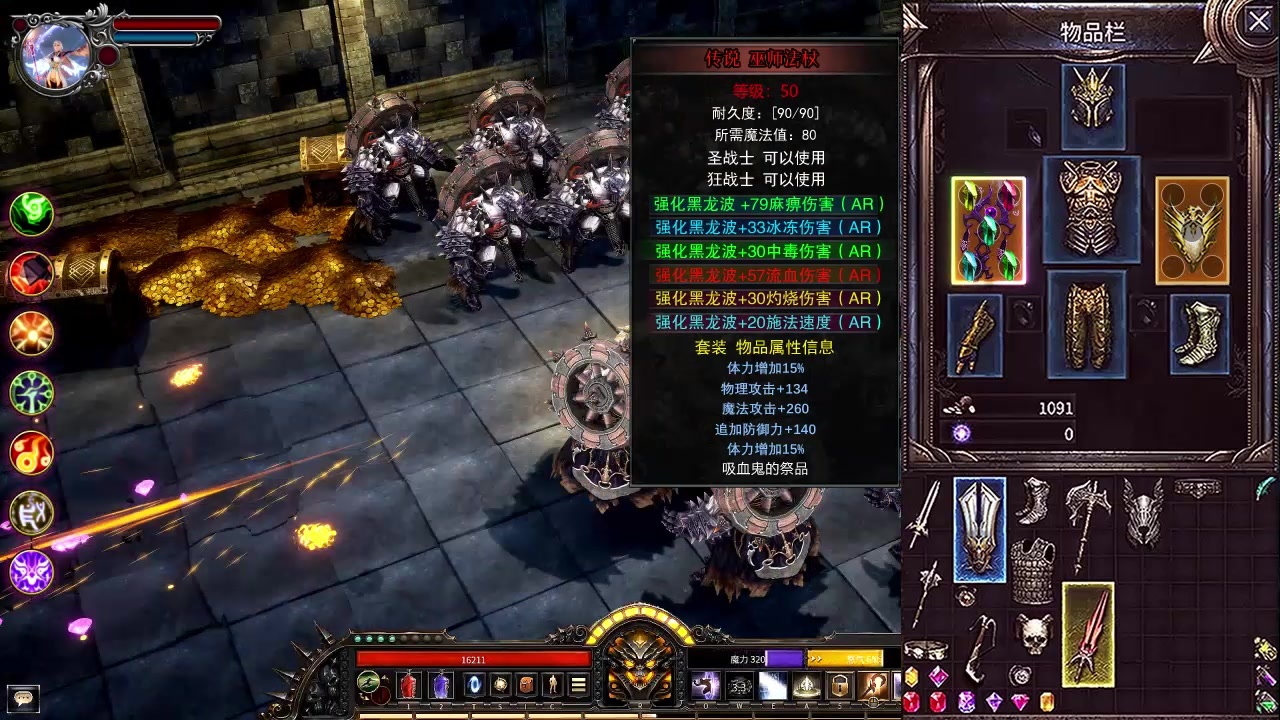Use the purple mana potion hotbar slot

pos(440,685)
